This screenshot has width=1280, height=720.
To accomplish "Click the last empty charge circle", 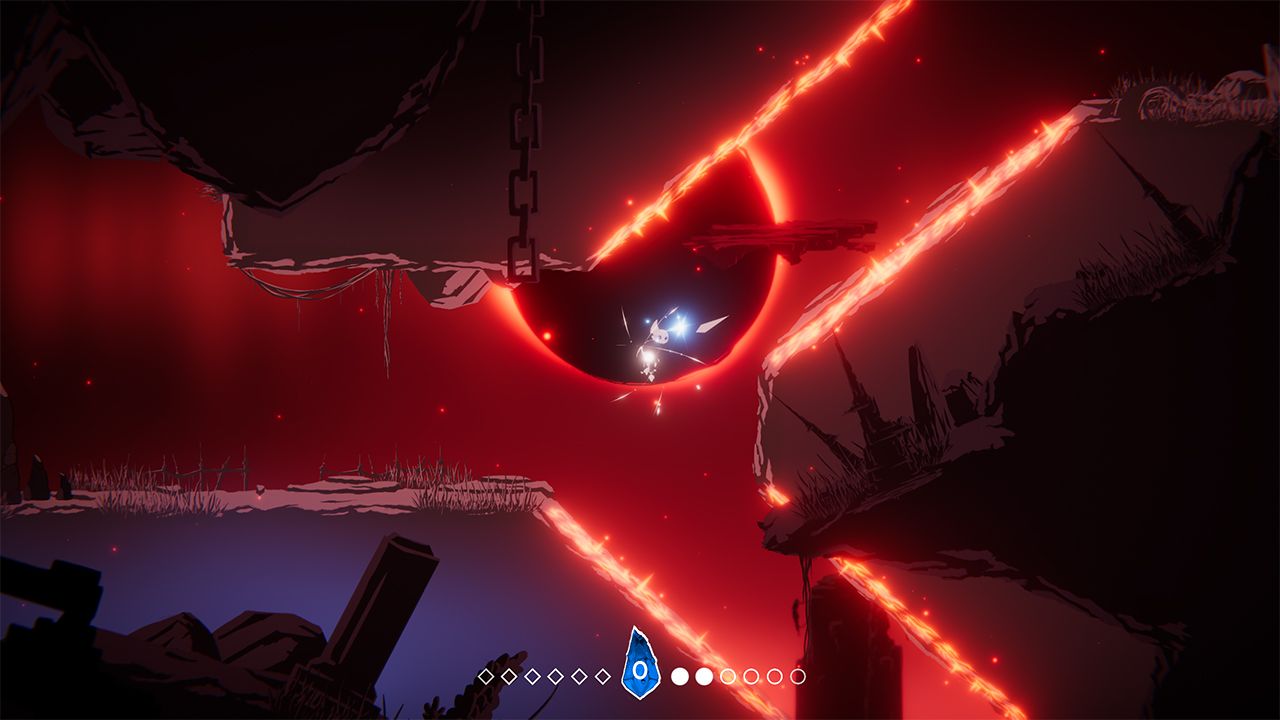I will [x=796, y=675].
